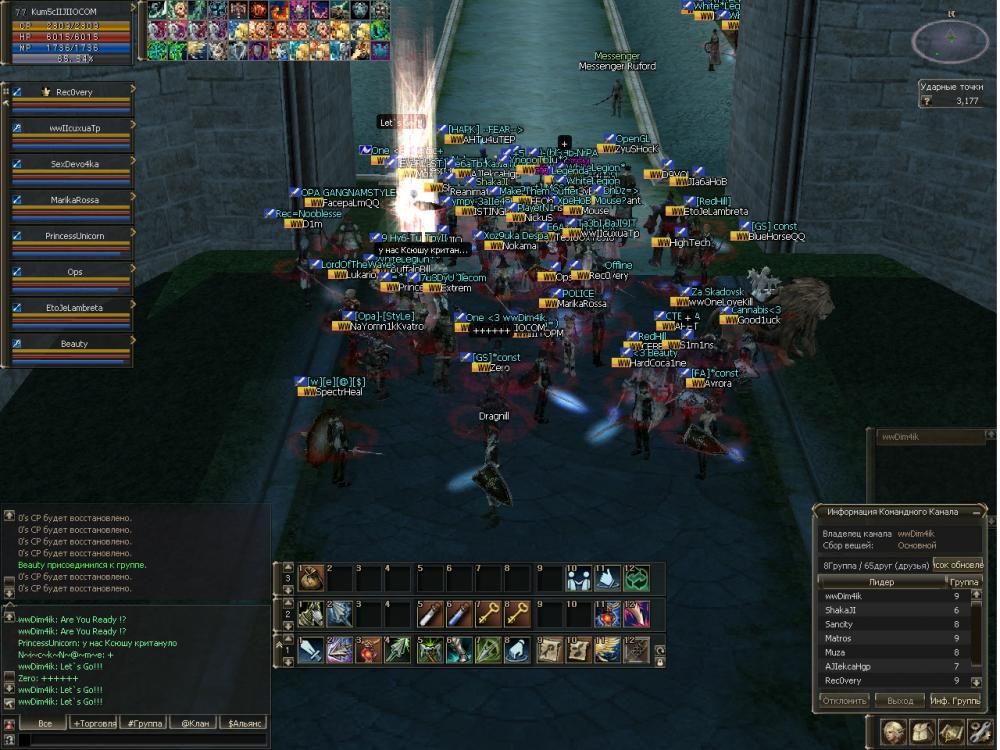Select the @Клан chat tab
The image size is (1000, 750).
click(x=194, y=723)
